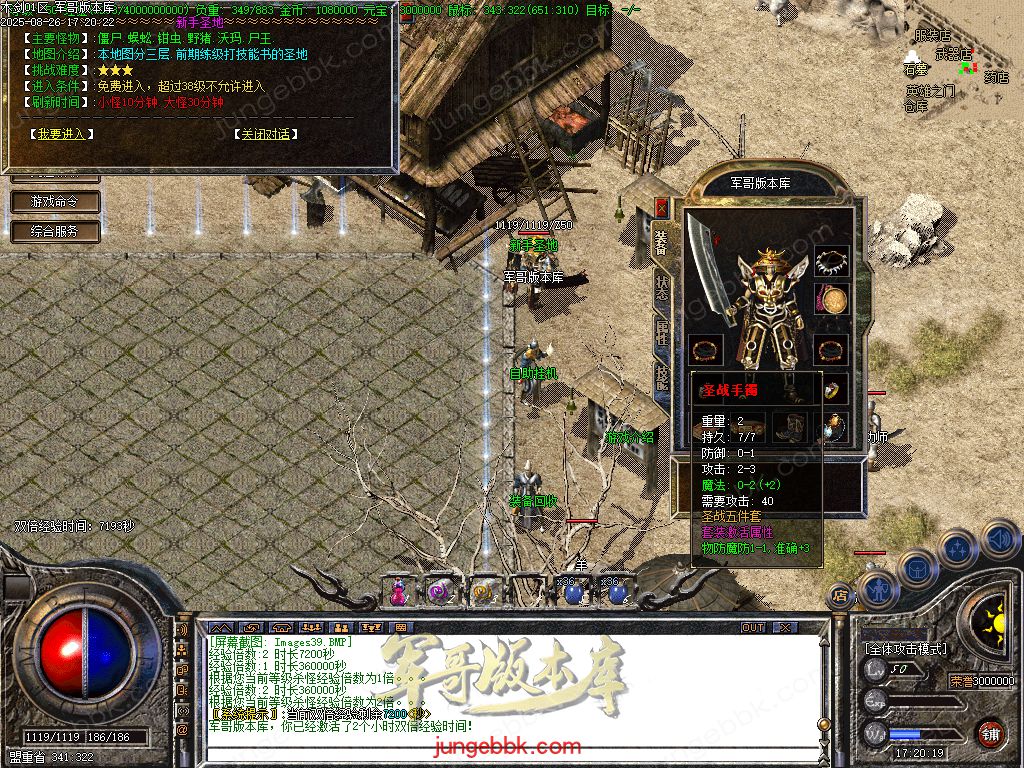Switch to the 技能 tab
1024x768 pixels.
click(662, 377)
